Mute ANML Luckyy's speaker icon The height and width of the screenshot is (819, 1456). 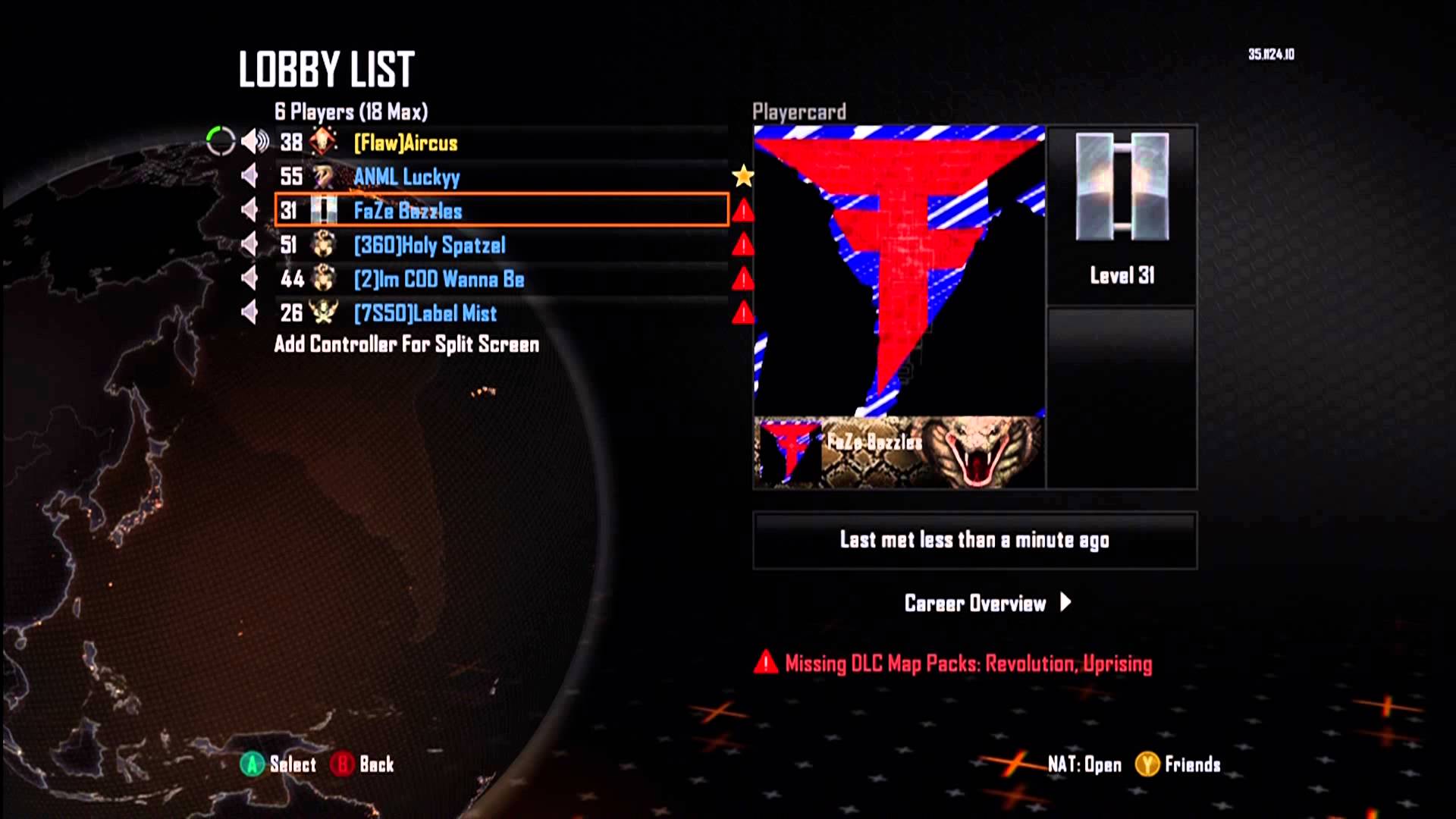(249, 177)
